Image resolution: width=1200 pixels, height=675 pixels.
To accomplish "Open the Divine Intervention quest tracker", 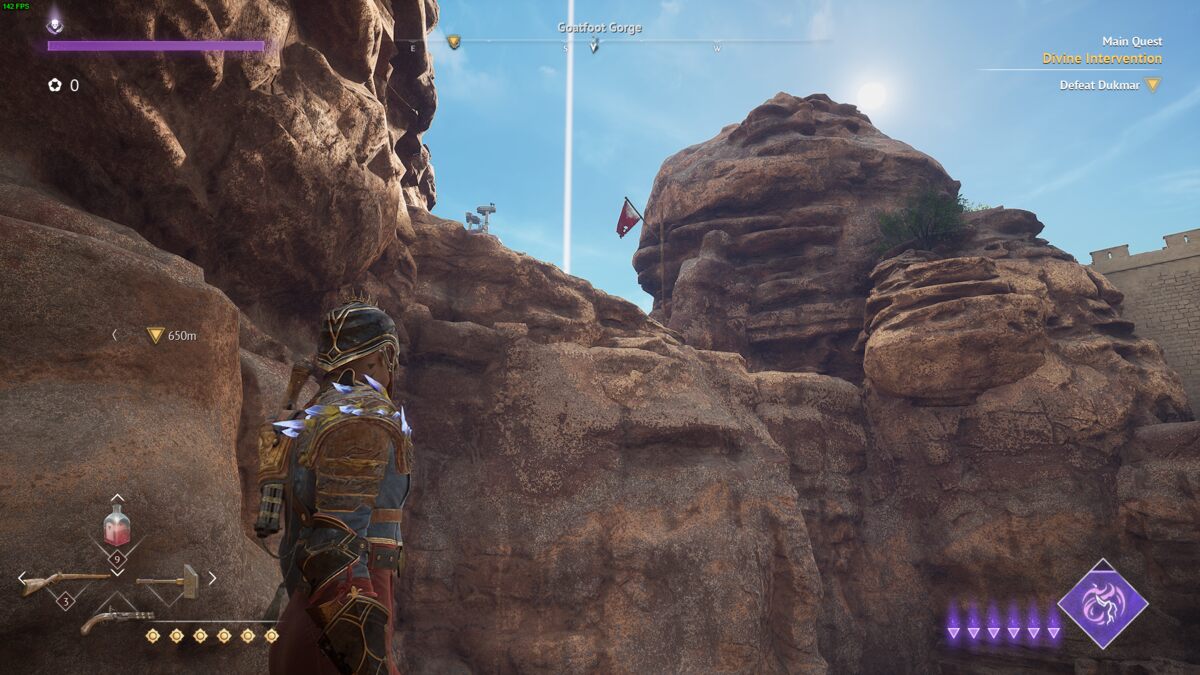I will click(x=1101, y=58).
